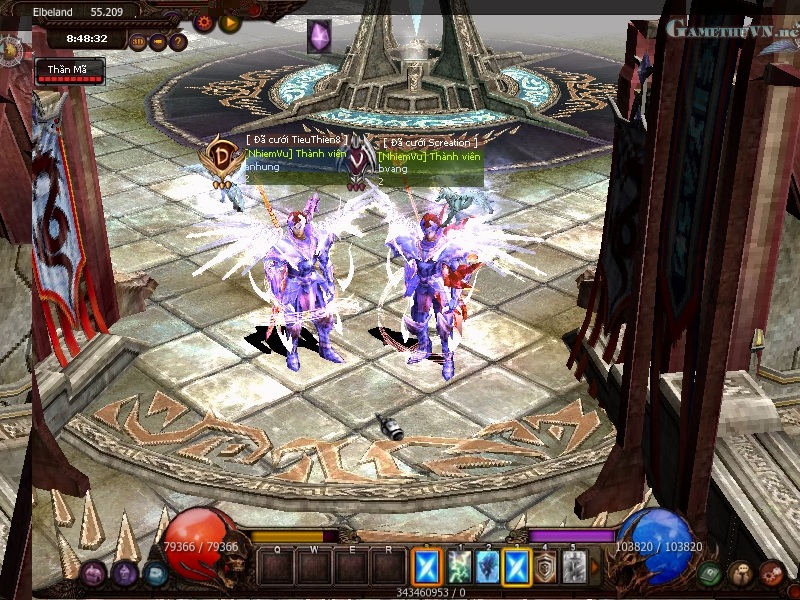This screenshot has height=600, width=800.
Task: Open the chat bubbles social button
Action: point(741,574)
